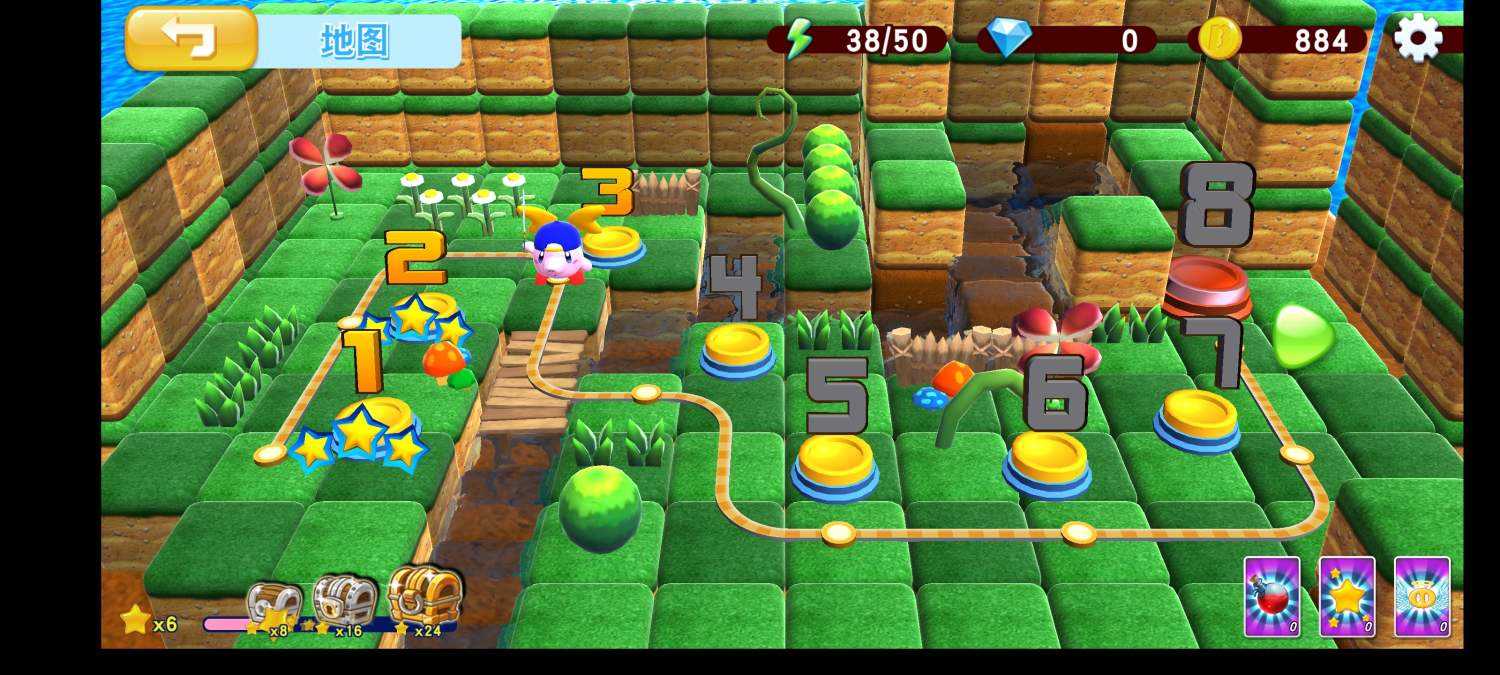
Task: Tap the green lightning energy icon
Action: (x=799, y=39)
